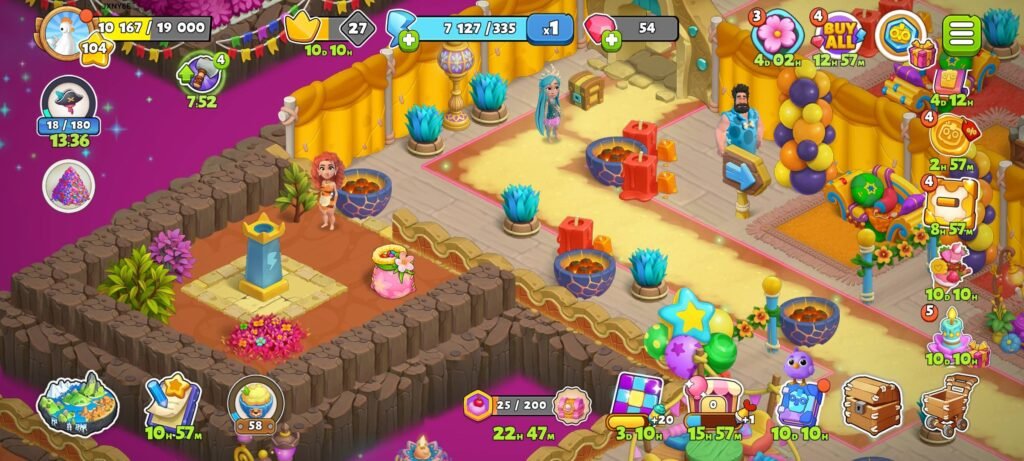Open the colorful gem pile icon
1024x461 pixels.
[69, 186]
